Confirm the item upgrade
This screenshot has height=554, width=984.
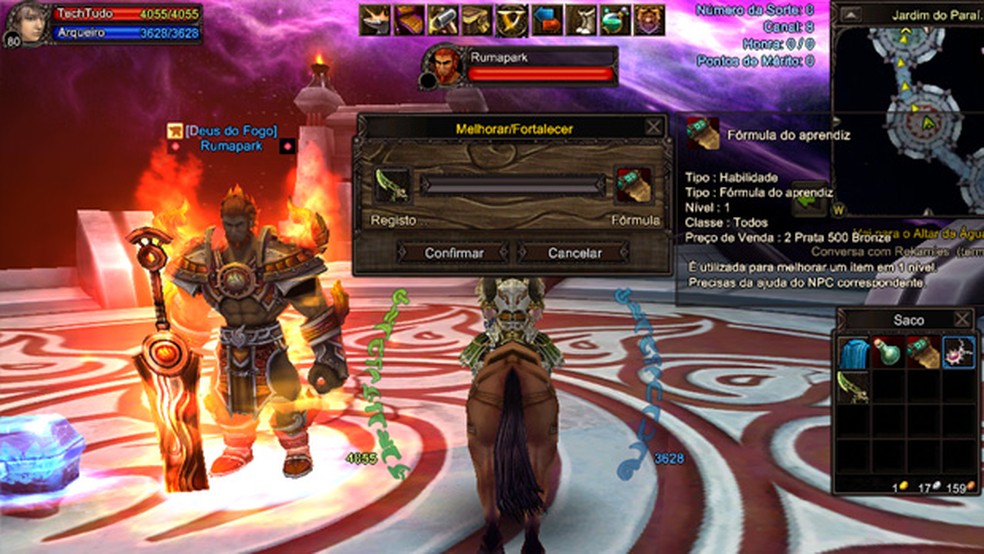(453, 253)
